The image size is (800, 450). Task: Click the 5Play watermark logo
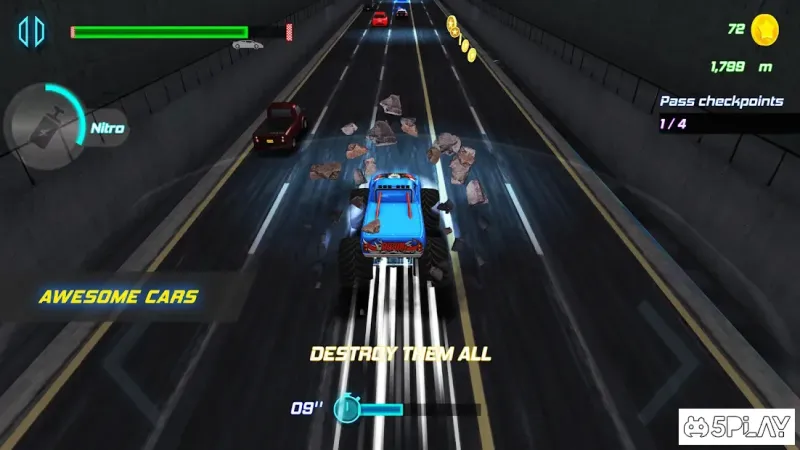click(736, 427)
